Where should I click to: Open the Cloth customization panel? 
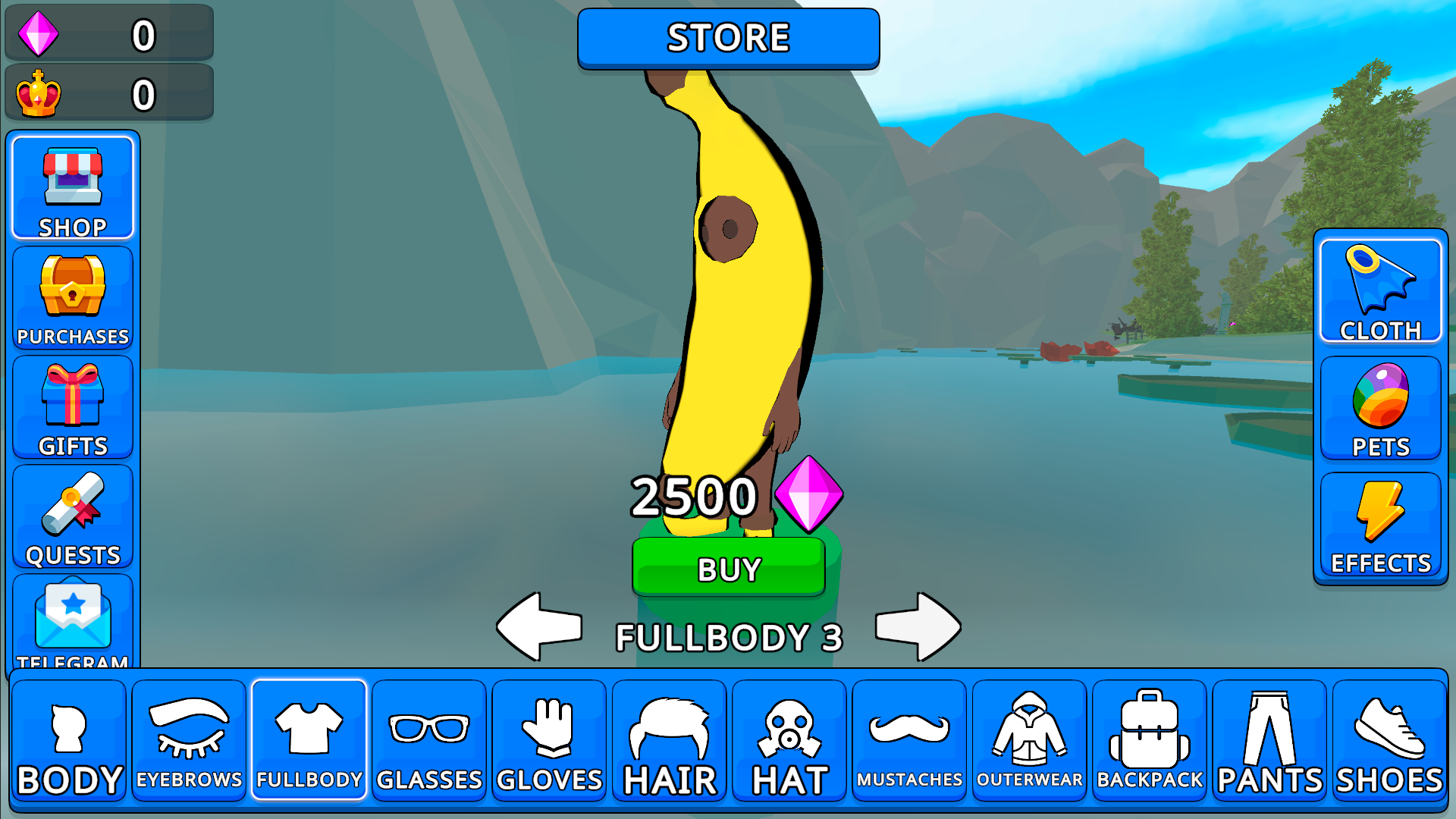1380,292
